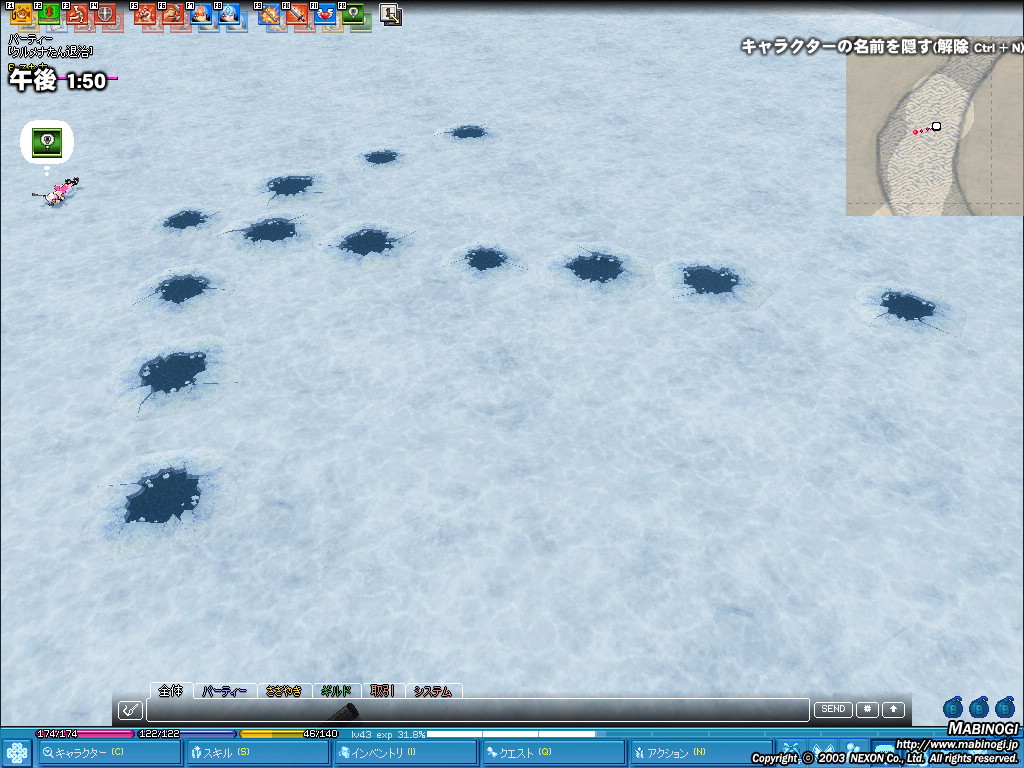
Task: Switch chat to the パーティー tab
Action: [224, 691]
